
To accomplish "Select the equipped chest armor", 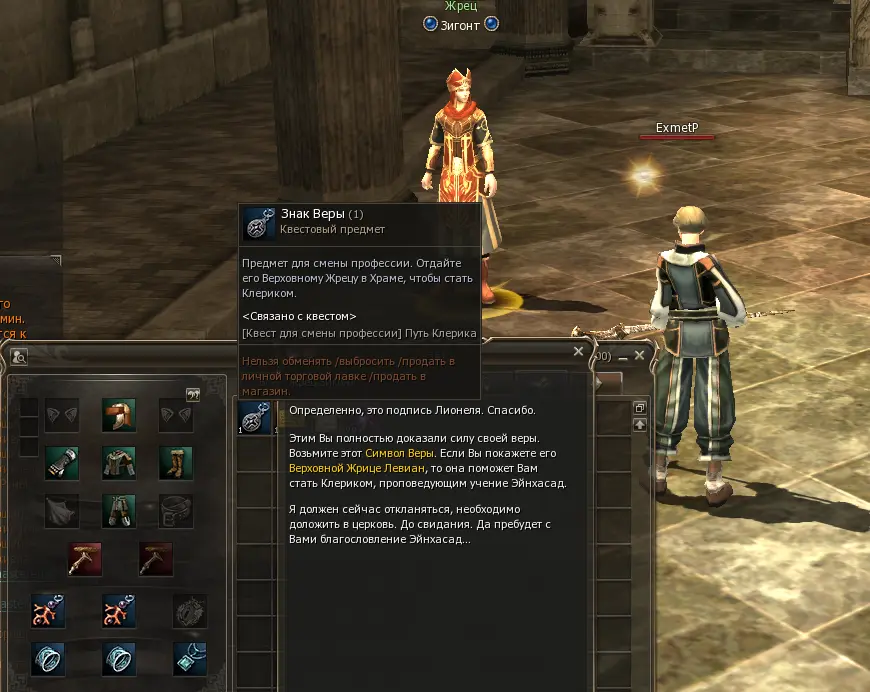I will [118, 463].
